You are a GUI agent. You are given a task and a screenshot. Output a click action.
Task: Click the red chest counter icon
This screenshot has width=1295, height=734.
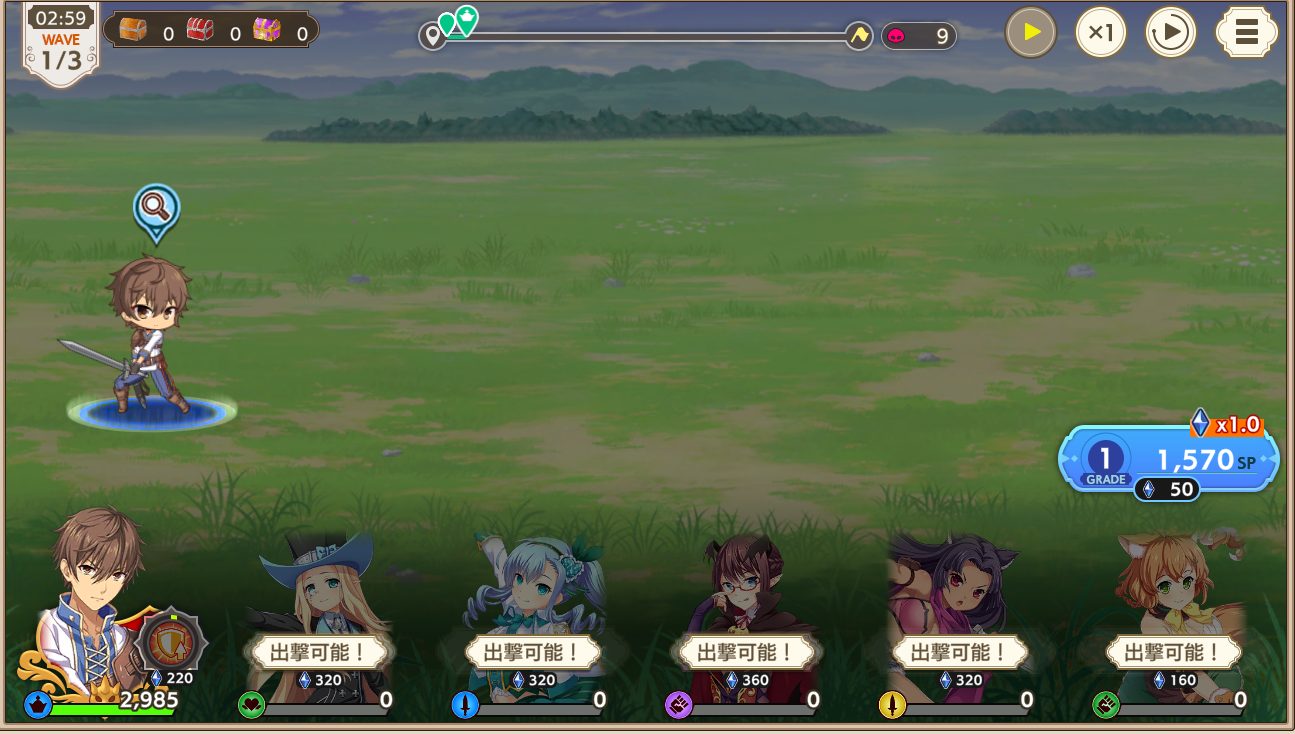(198, 28)
